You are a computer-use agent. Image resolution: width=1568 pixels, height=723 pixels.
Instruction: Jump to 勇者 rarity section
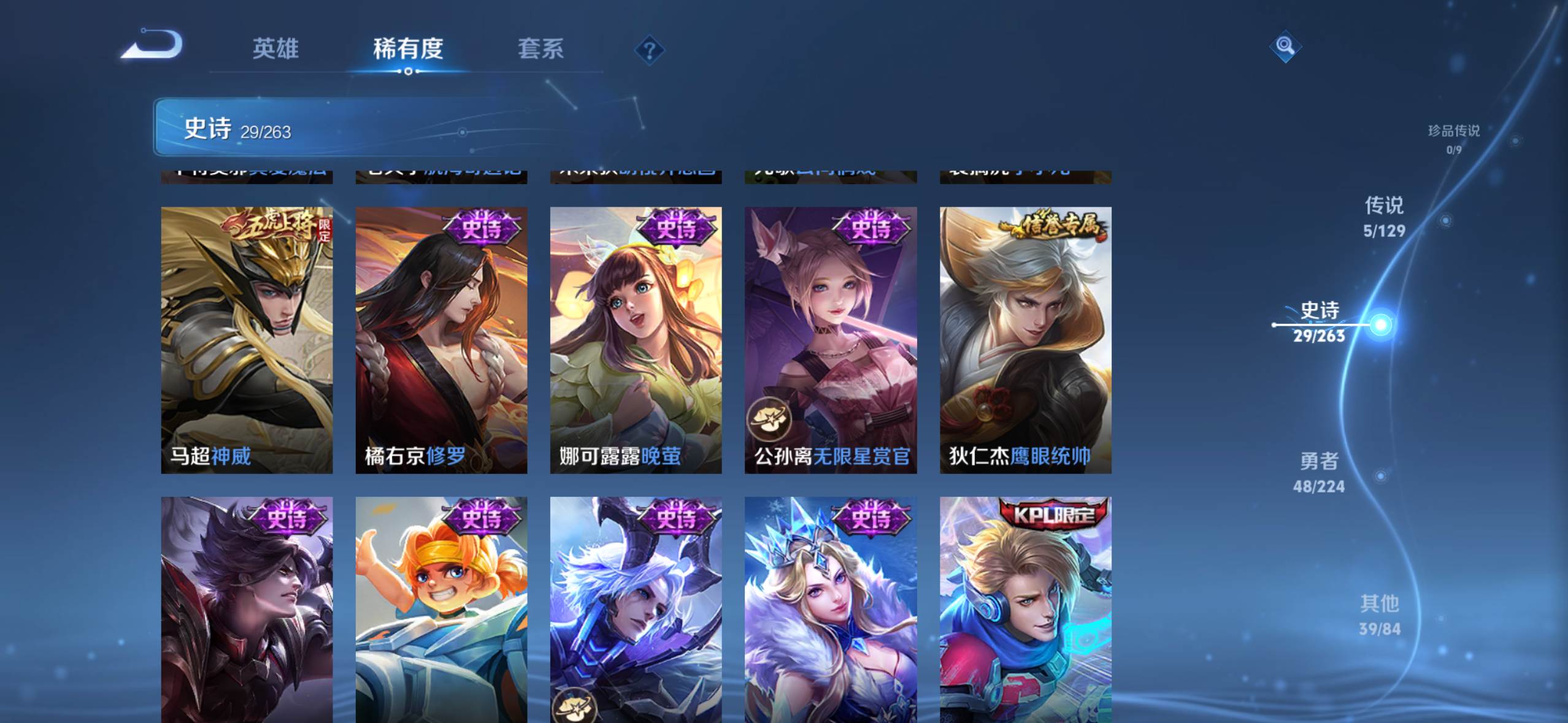click(x=1319, y=472)
